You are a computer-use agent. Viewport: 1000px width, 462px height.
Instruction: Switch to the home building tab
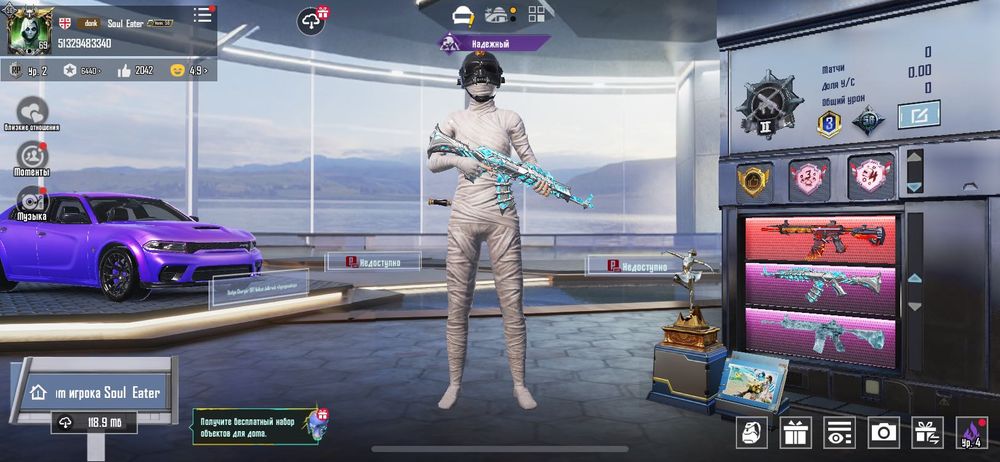coord(497,15)
